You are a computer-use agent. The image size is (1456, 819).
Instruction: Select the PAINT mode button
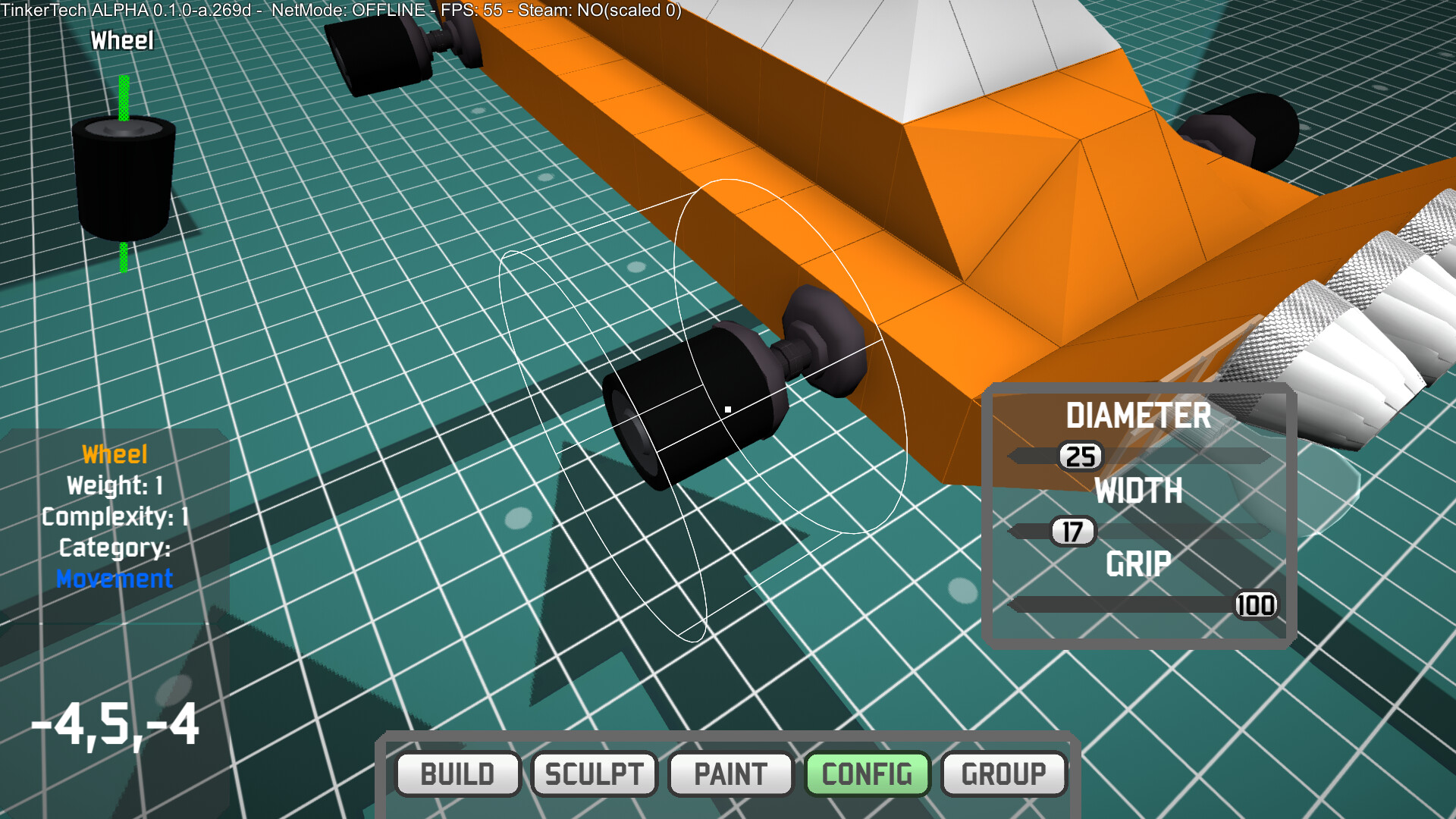730,774
